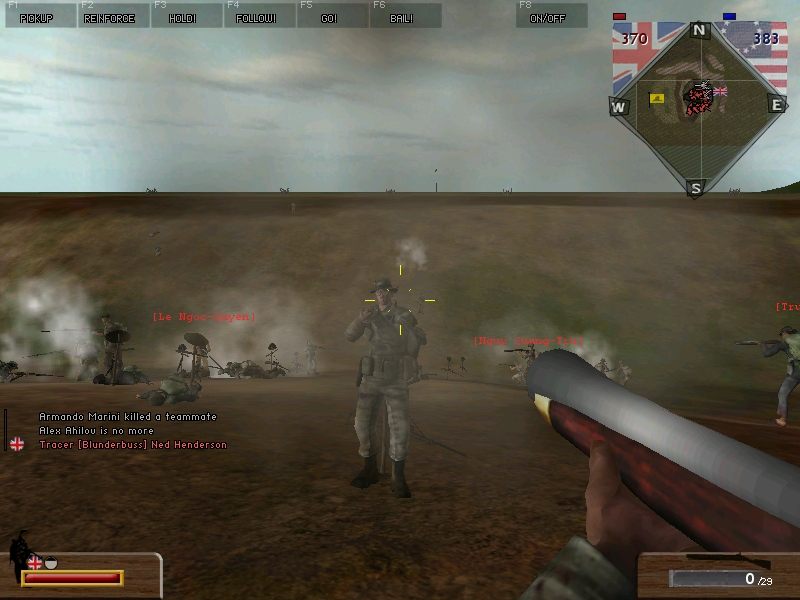This screenshot has height=600, width=800.
Task: Select the PICKUP radio command
Action: 37,16
